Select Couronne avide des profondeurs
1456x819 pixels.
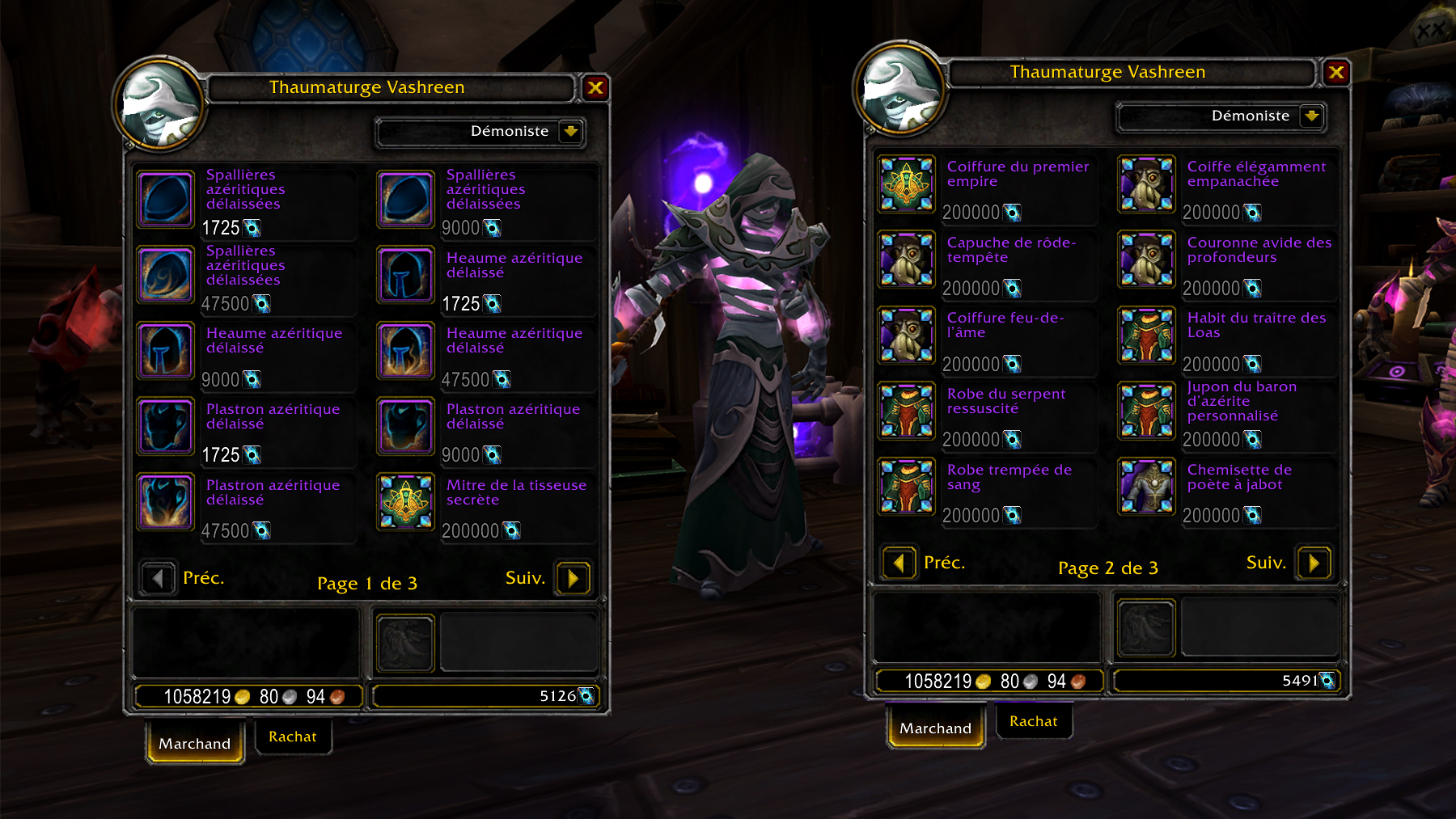click(x=1146, y=260)
